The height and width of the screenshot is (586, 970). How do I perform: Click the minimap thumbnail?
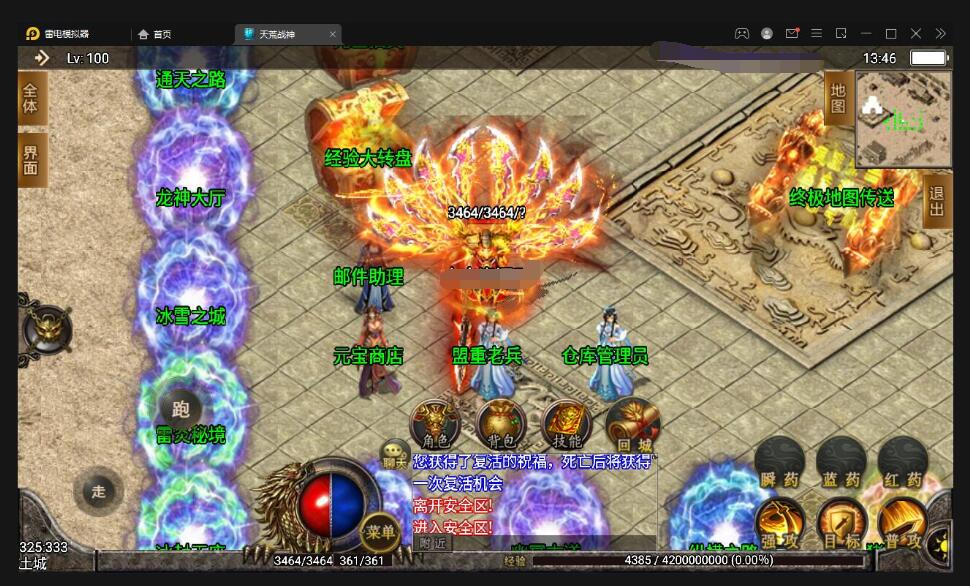tap(903, 118)
